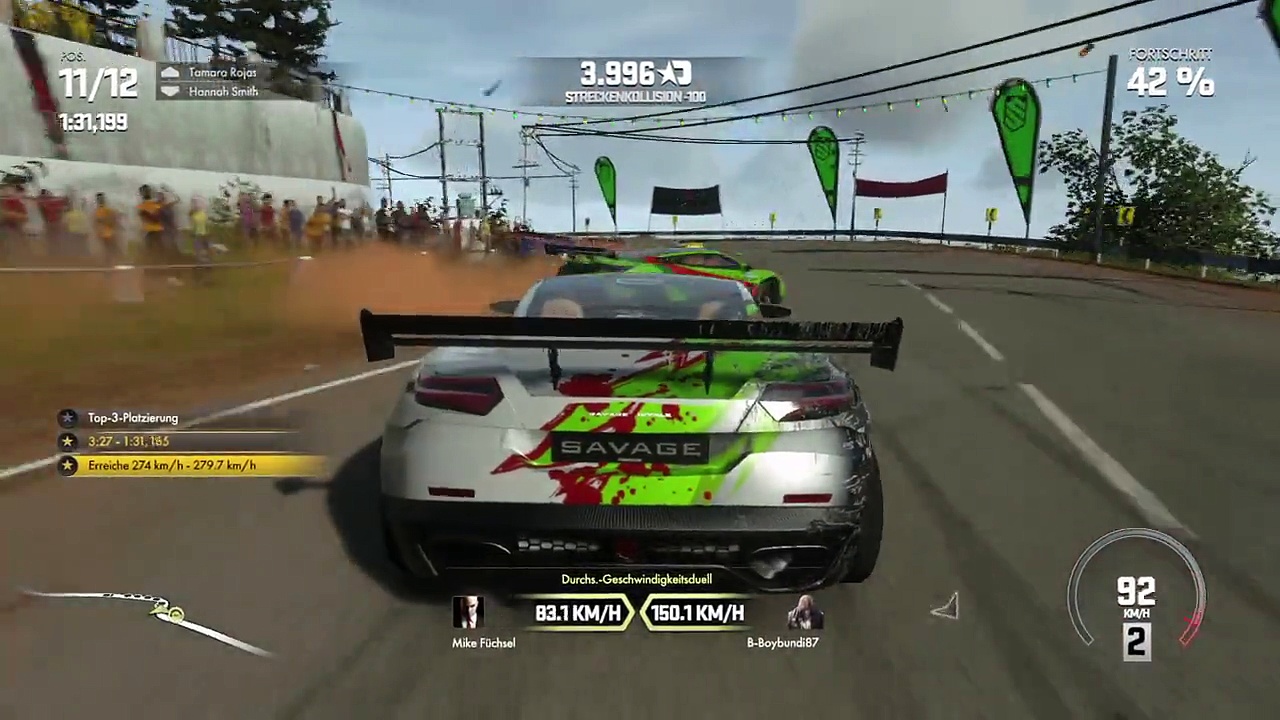Viewport: 1280px width, 720px height.
Task: Open the track minimap
Action: tap(150, 615)
